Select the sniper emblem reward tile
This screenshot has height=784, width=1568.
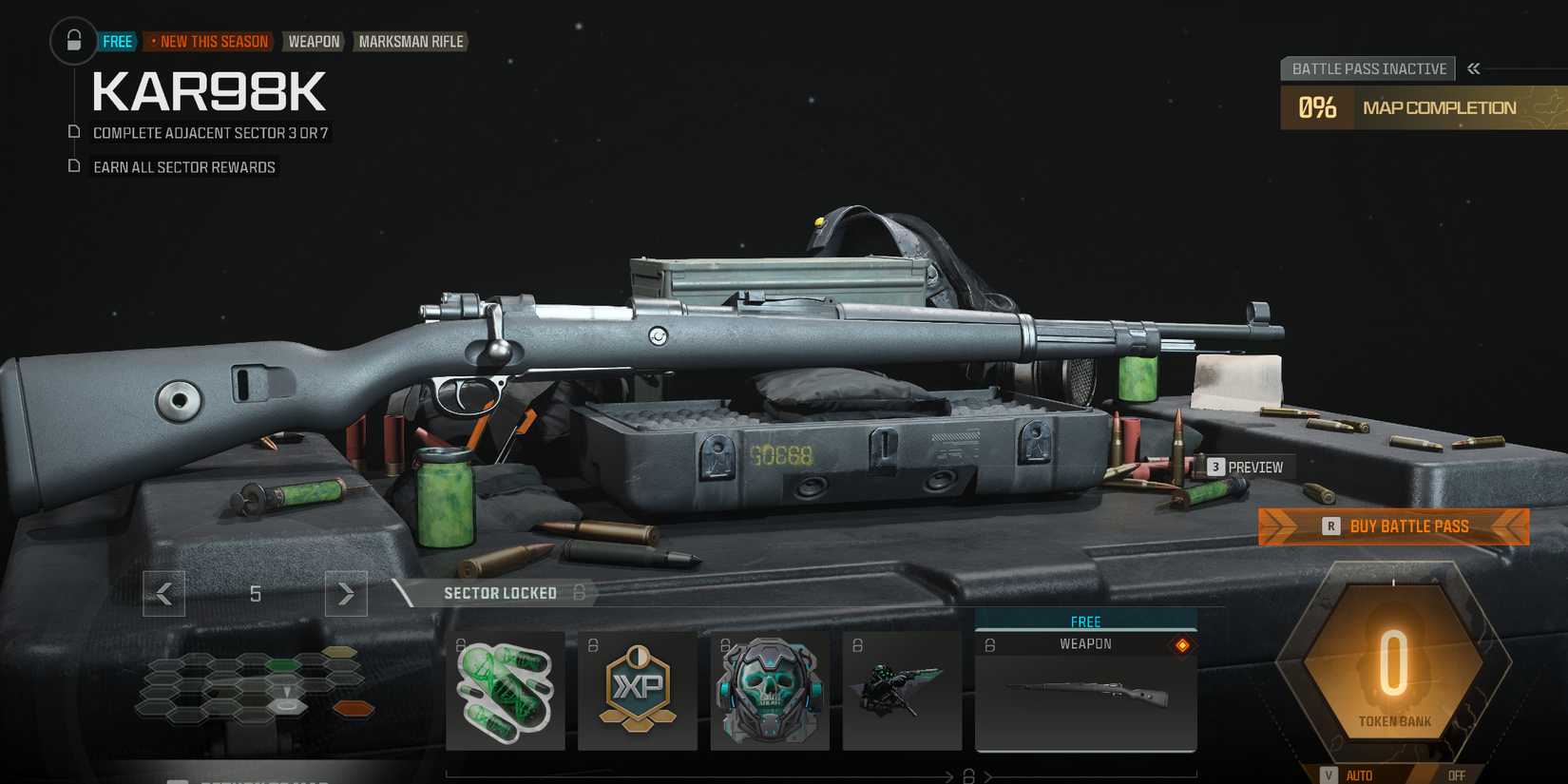tap(902, 690)
